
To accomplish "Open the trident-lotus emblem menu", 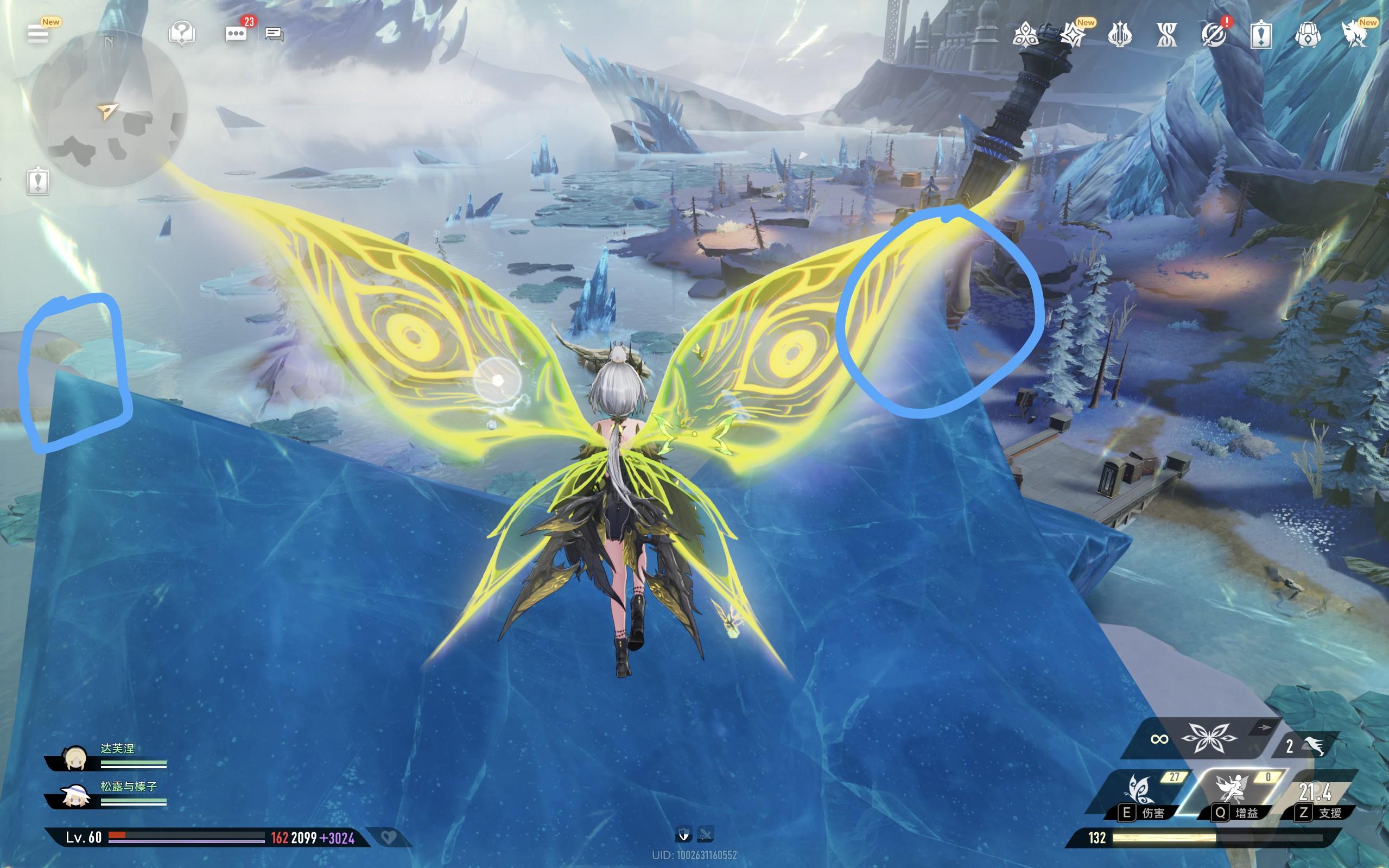I will [x=1119, y=35].
